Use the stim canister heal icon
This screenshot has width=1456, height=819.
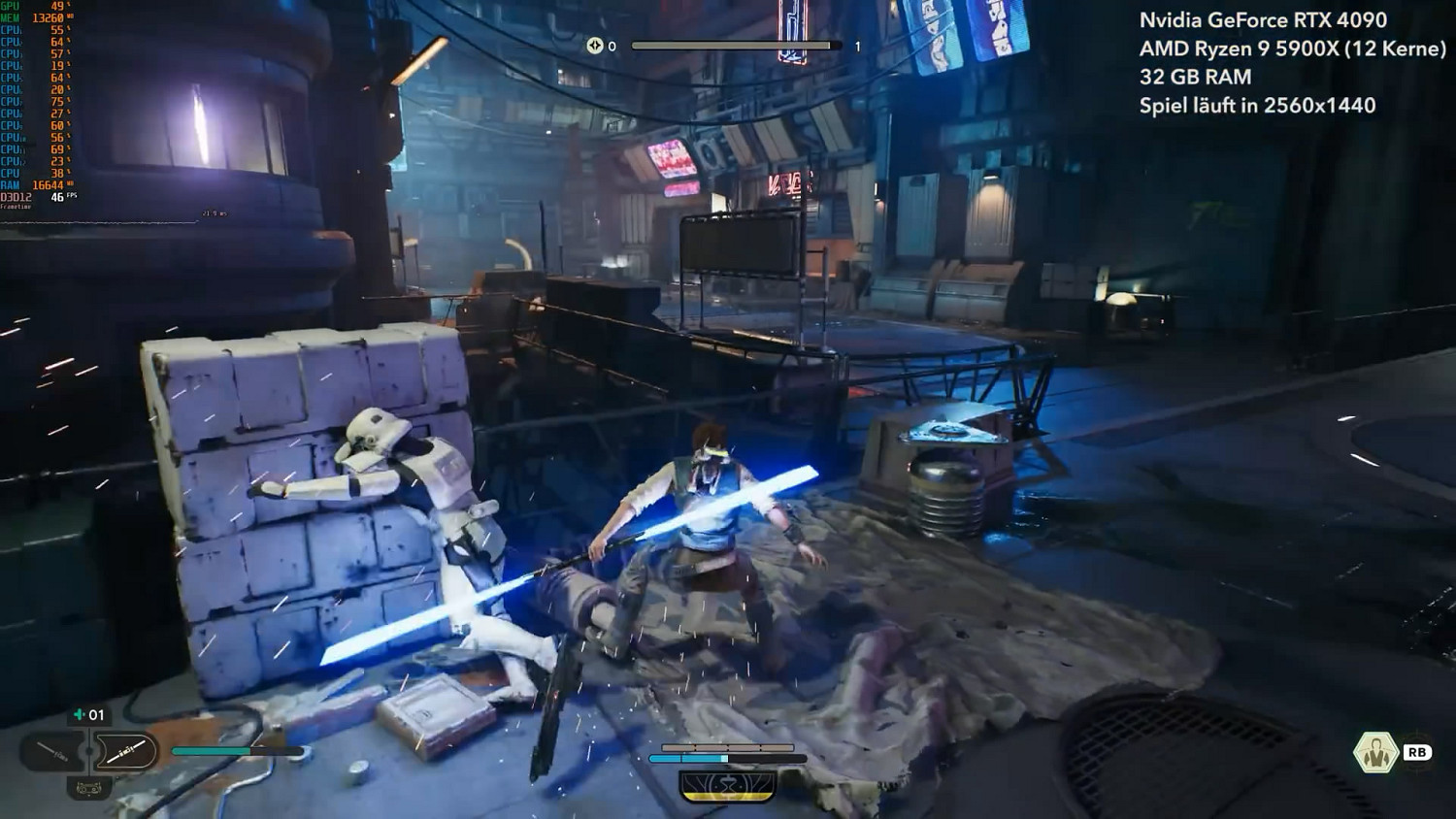point(80,715)
